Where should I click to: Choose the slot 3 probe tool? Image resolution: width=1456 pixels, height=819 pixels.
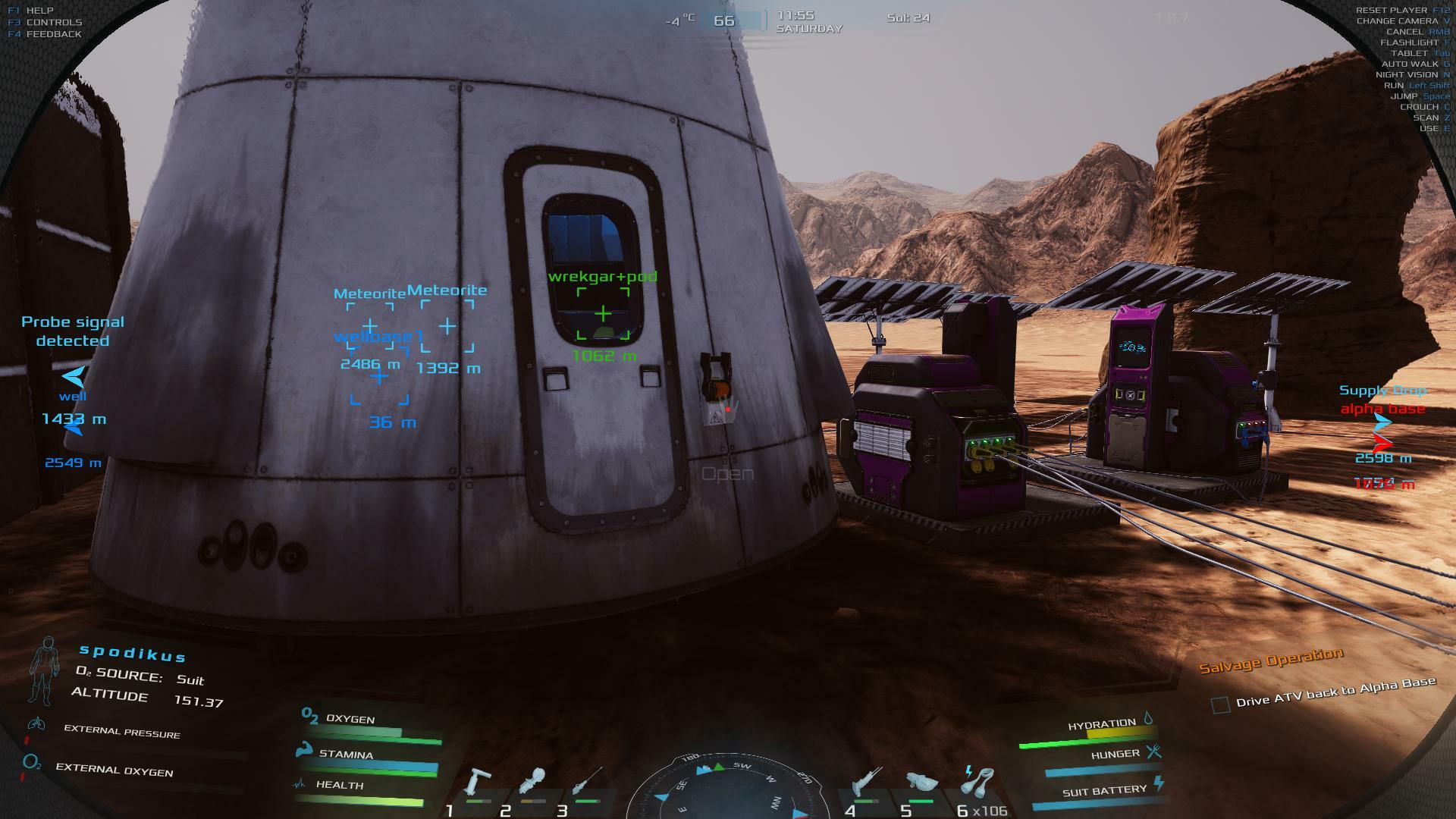click(x=588, y=781)
